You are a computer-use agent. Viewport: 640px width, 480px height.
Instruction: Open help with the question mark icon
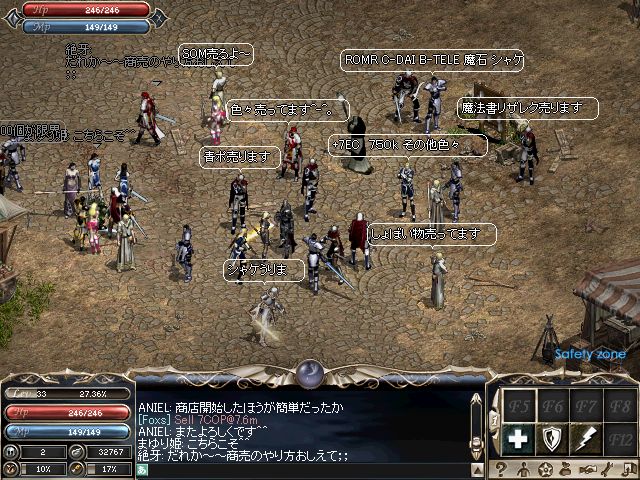click(x=499, y=469)
